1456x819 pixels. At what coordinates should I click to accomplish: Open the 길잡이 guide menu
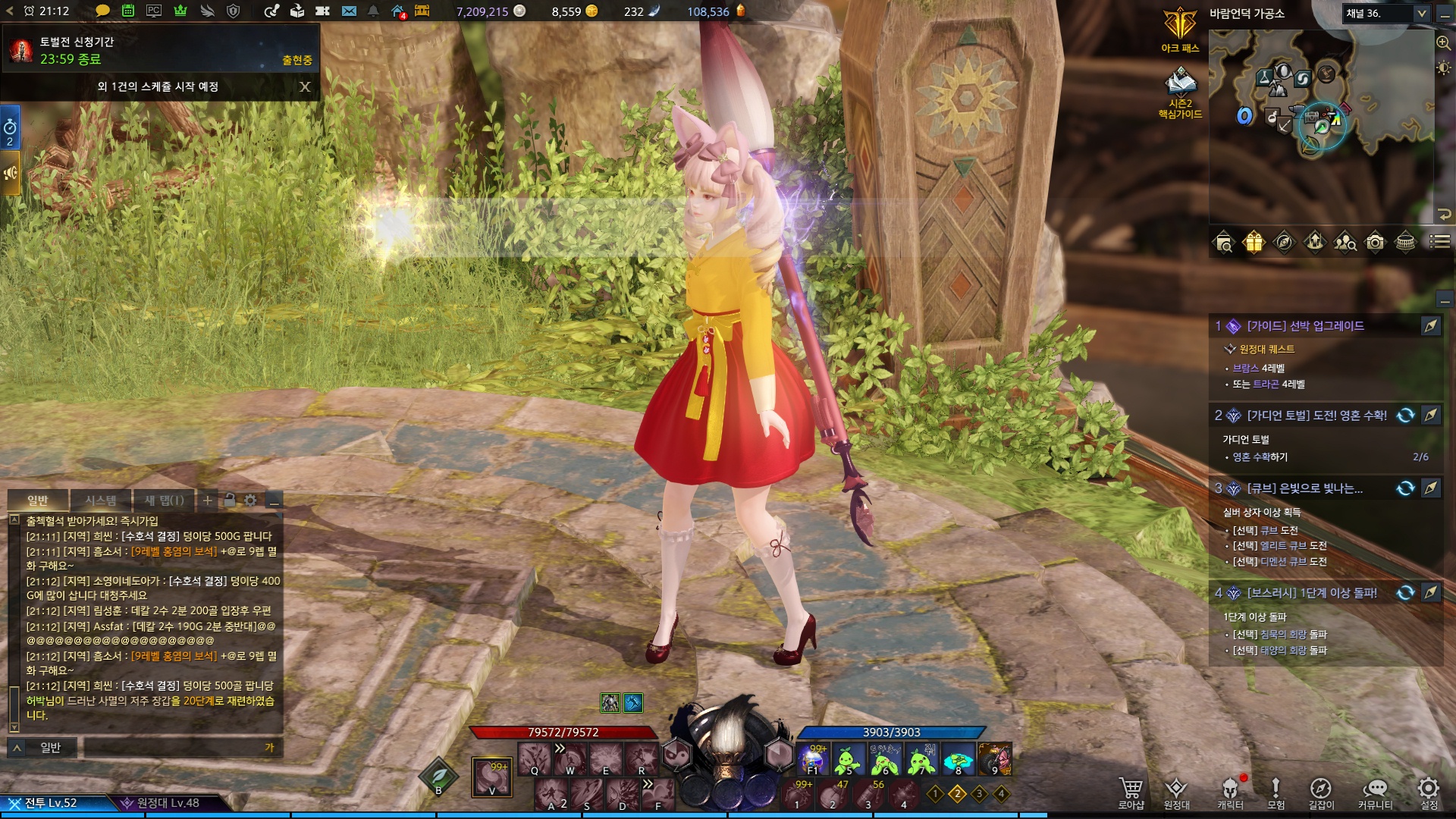[x=1320, y=792]
